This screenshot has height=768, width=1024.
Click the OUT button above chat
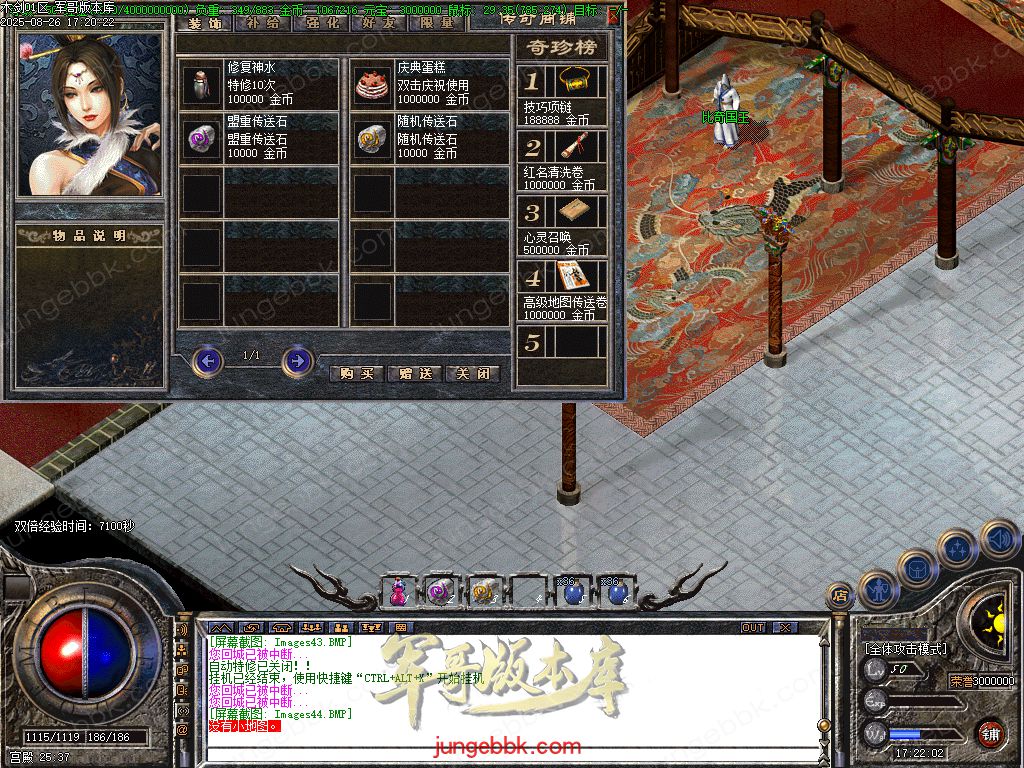pos(753,627)
